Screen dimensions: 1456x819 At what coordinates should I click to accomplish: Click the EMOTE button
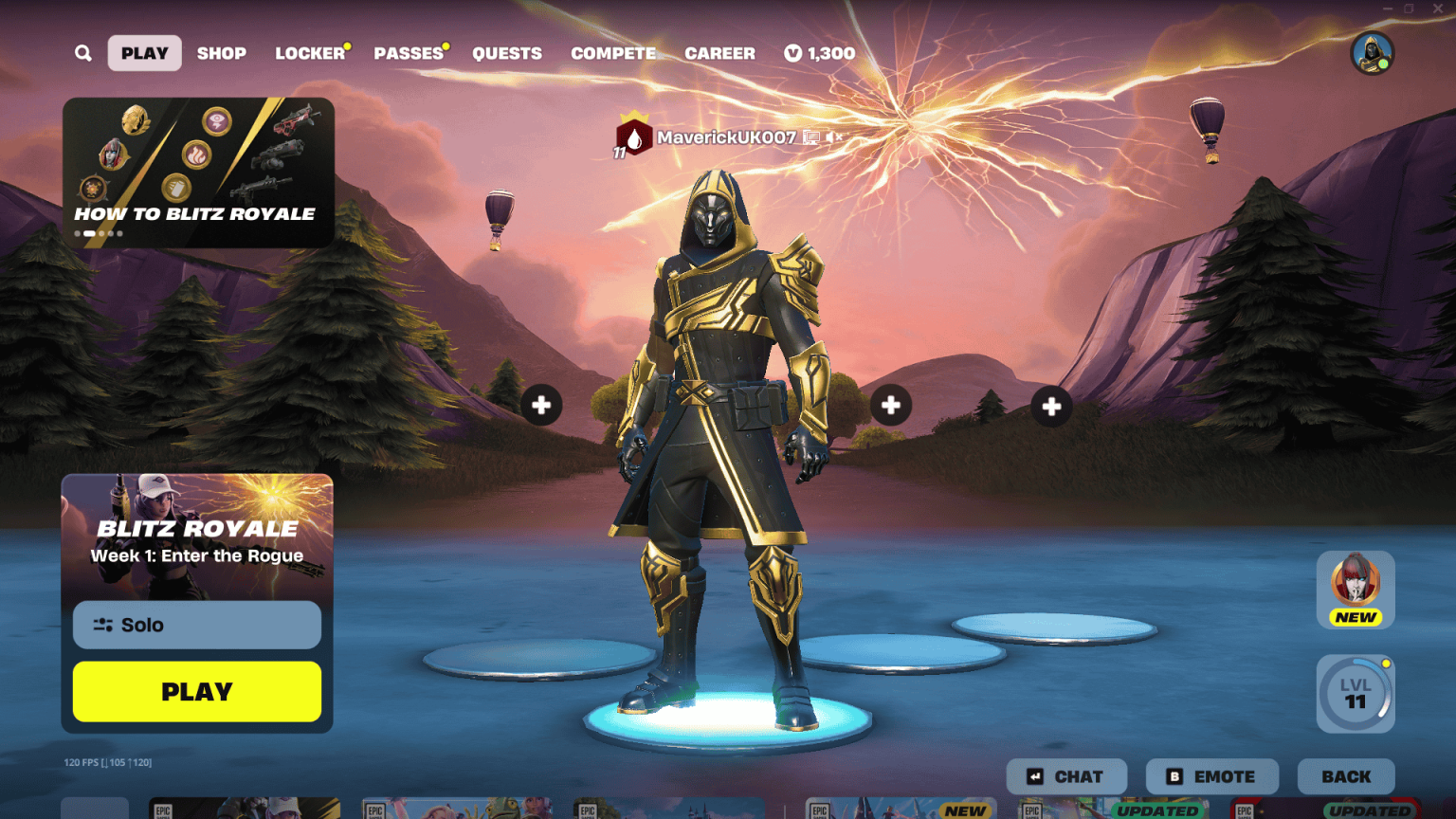point(1212,775)
